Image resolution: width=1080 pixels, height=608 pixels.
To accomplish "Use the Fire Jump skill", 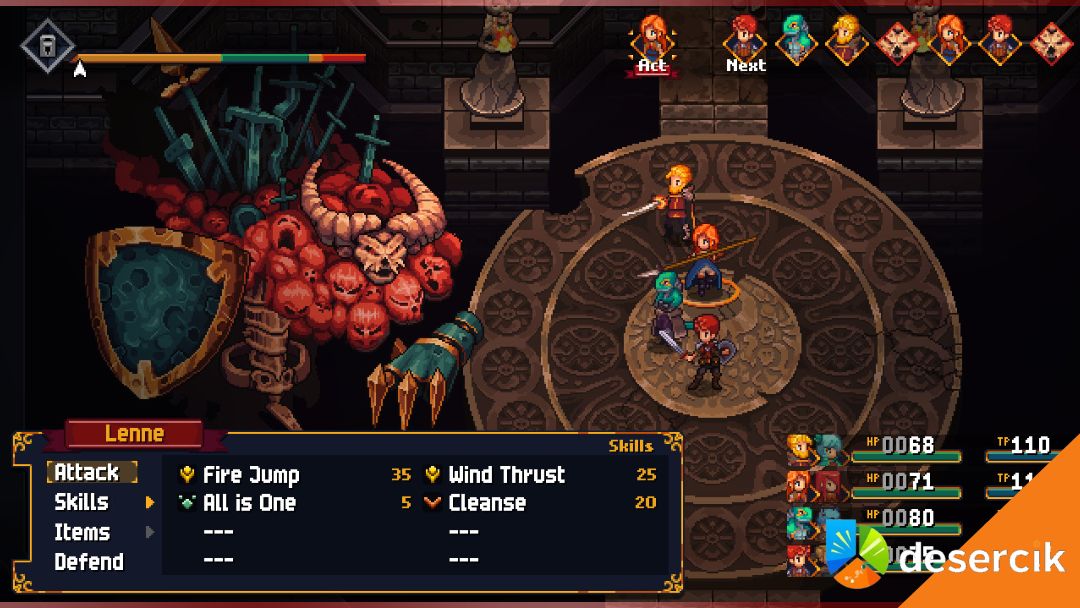I will [x=251, y=475].
